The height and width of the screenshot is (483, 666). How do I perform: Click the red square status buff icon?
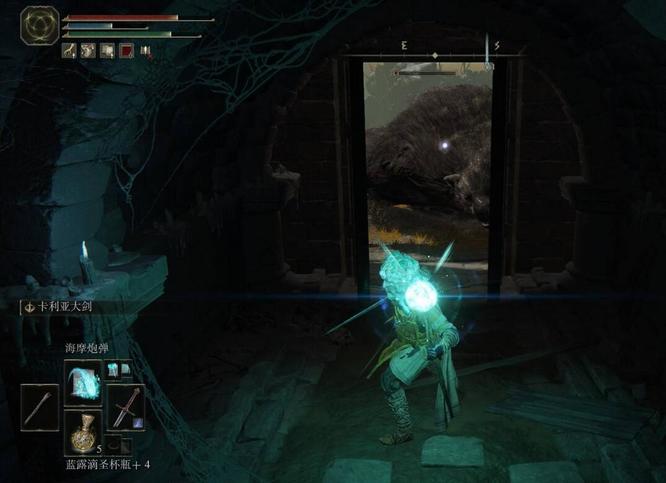click(x=127, y=50)
